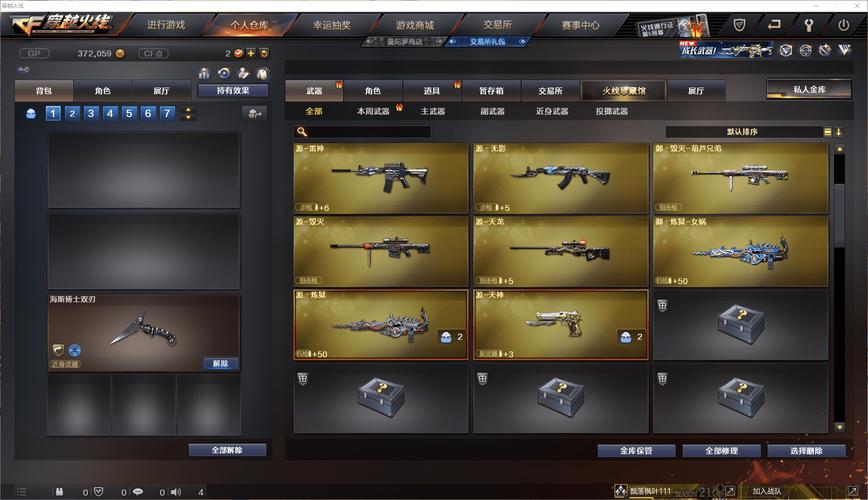
Task: Click the 全部解除 unequip-all button
Action: click(x=227, y=450)
